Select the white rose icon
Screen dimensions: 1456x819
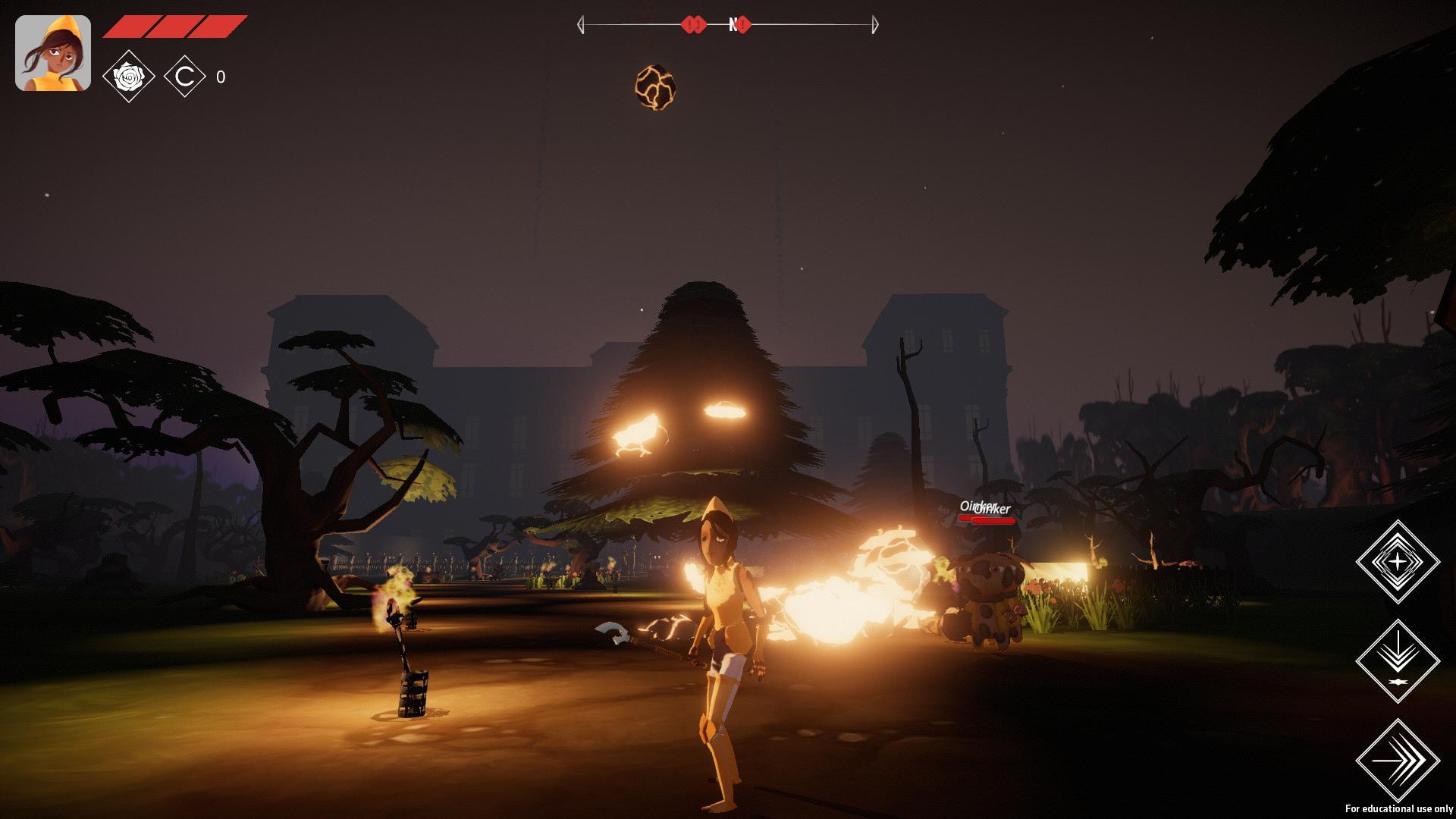[x=129, y=77]
